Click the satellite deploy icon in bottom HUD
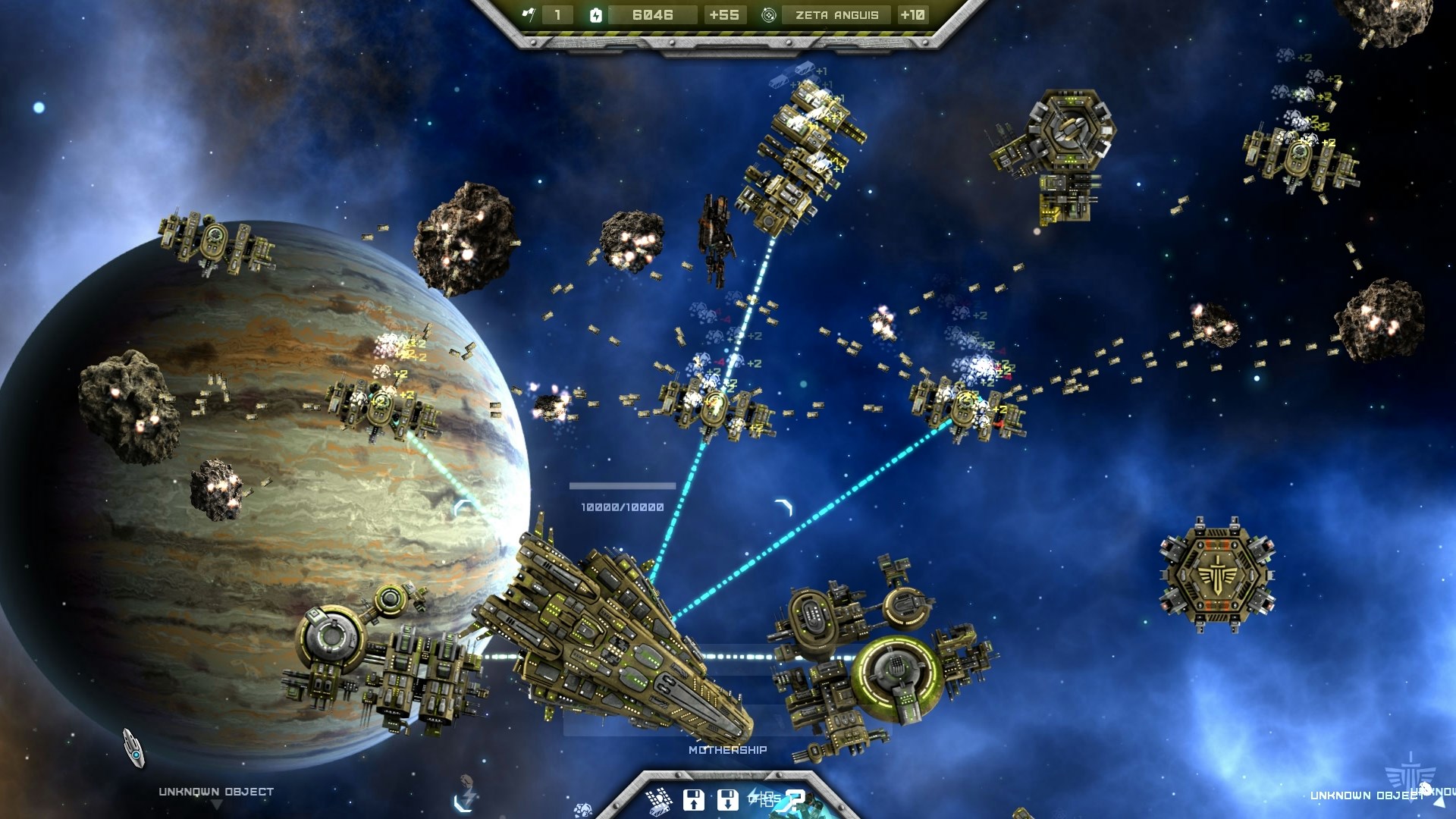 (658, 801)
